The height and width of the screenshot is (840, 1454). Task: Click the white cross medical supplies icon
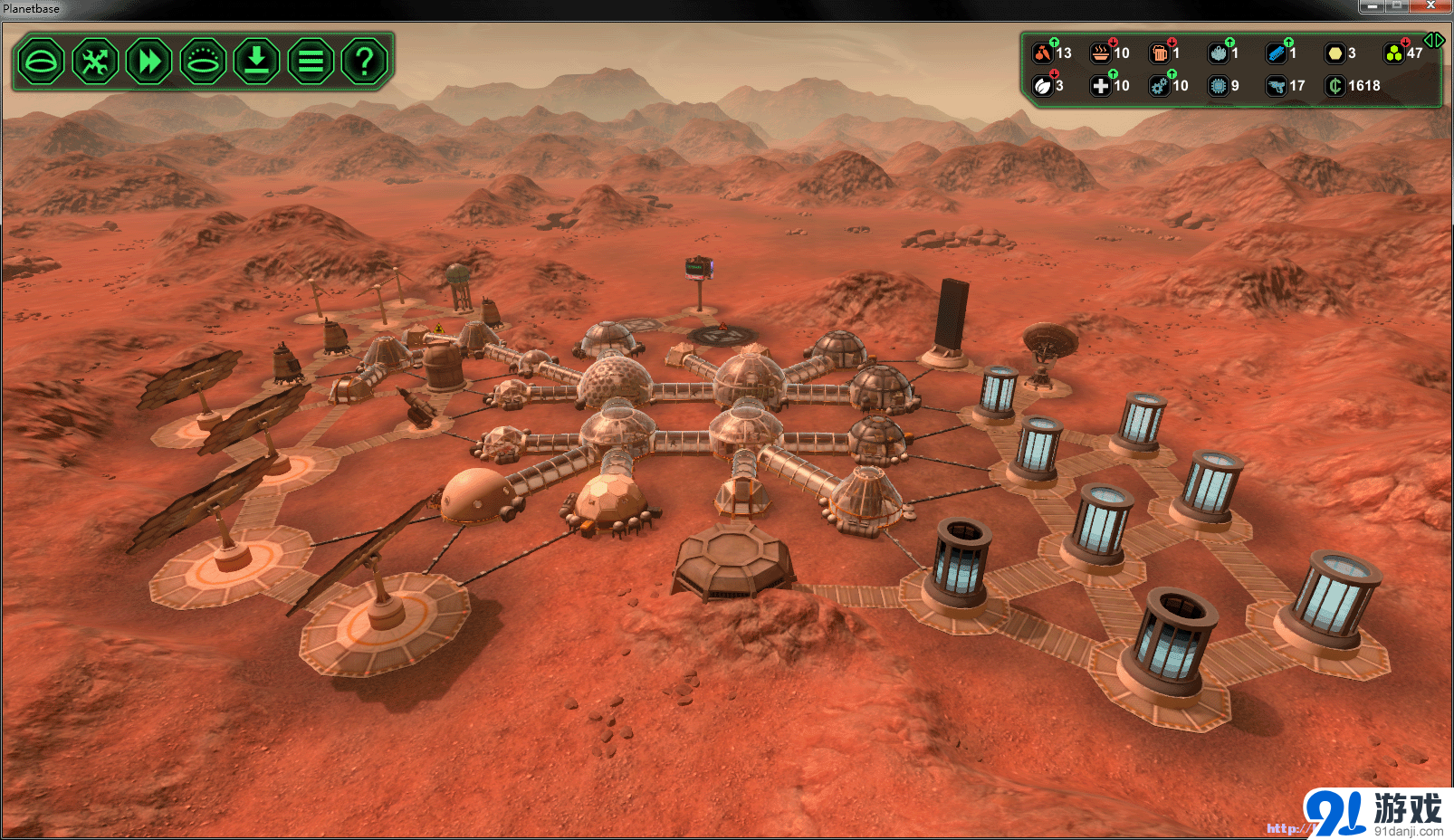1101,86
